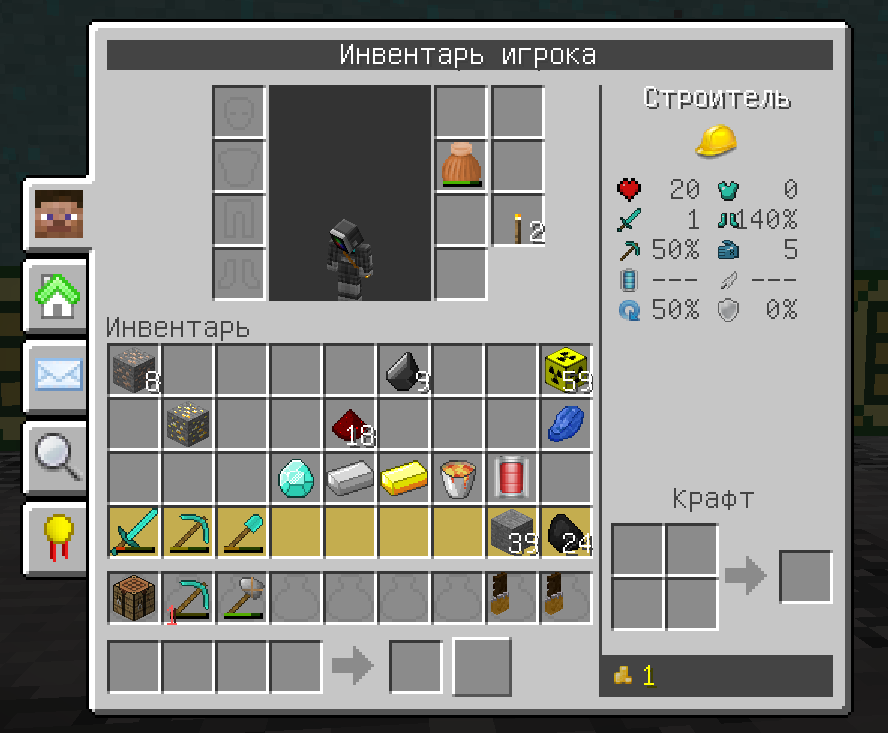
Task: Pick up the gold ore block
Action: coord(188,424)
